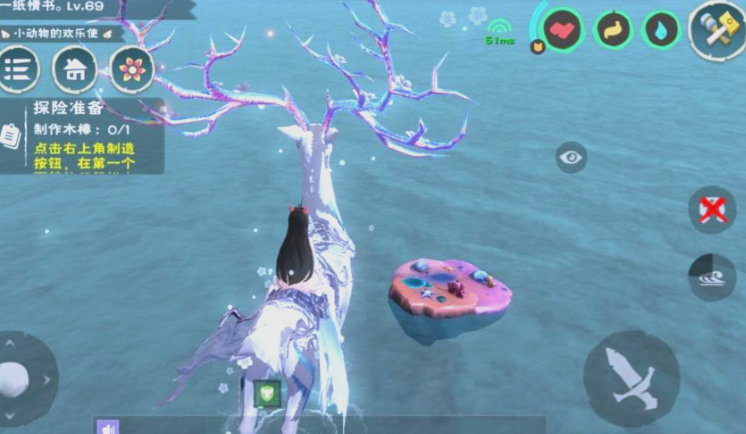The width and height of the screenshot is (746, 434).
Task: Click the clipboard quest log icon
Action: (x=10, y=135)
